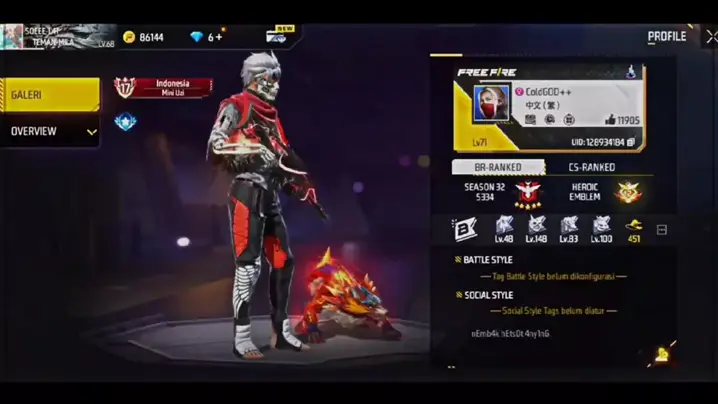Open the big B badge icon
This screenshot has height=404, width=718.
point(464,229)
